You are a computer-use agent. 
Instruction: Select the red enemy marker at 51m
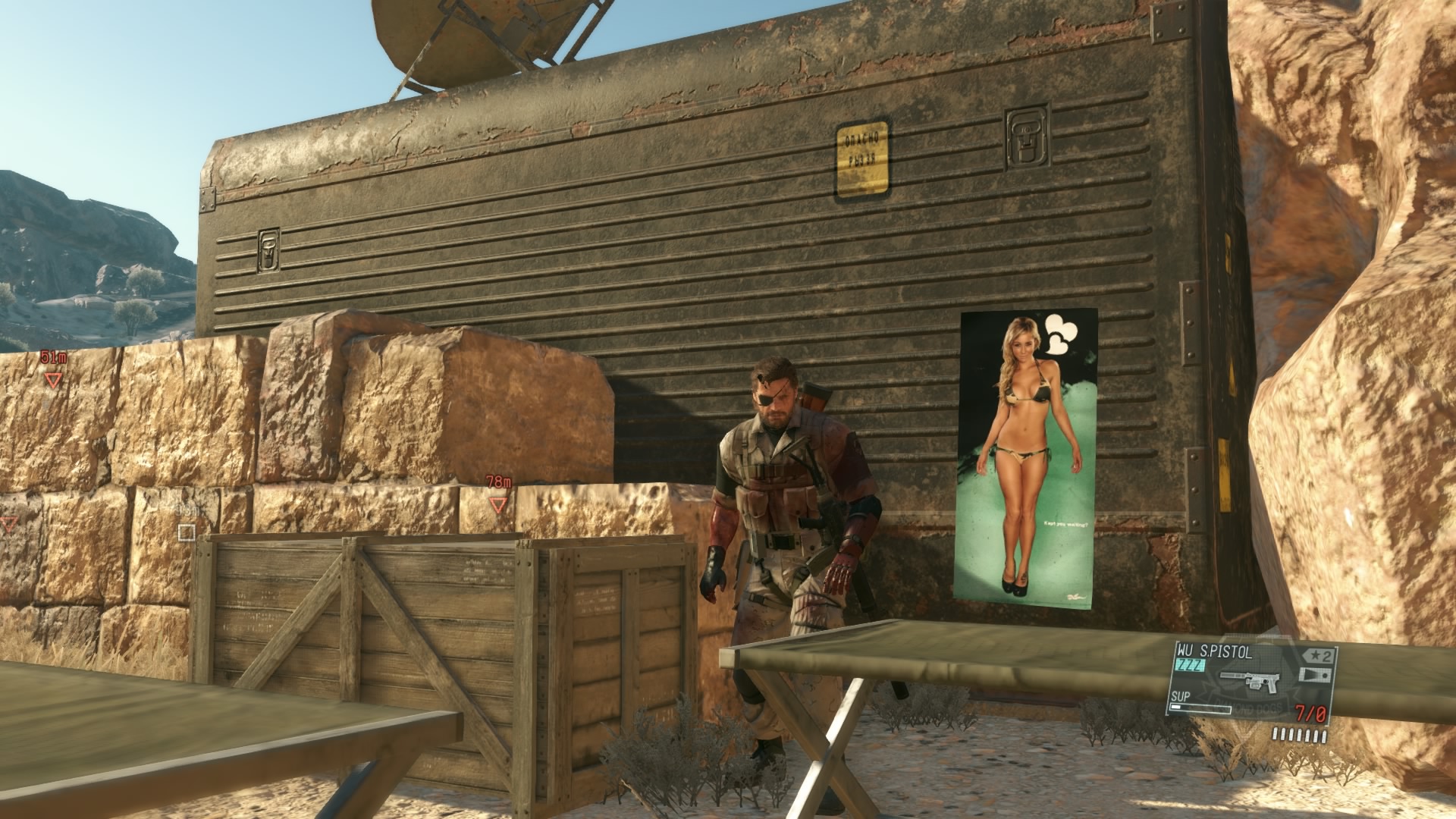pos(52,380)
